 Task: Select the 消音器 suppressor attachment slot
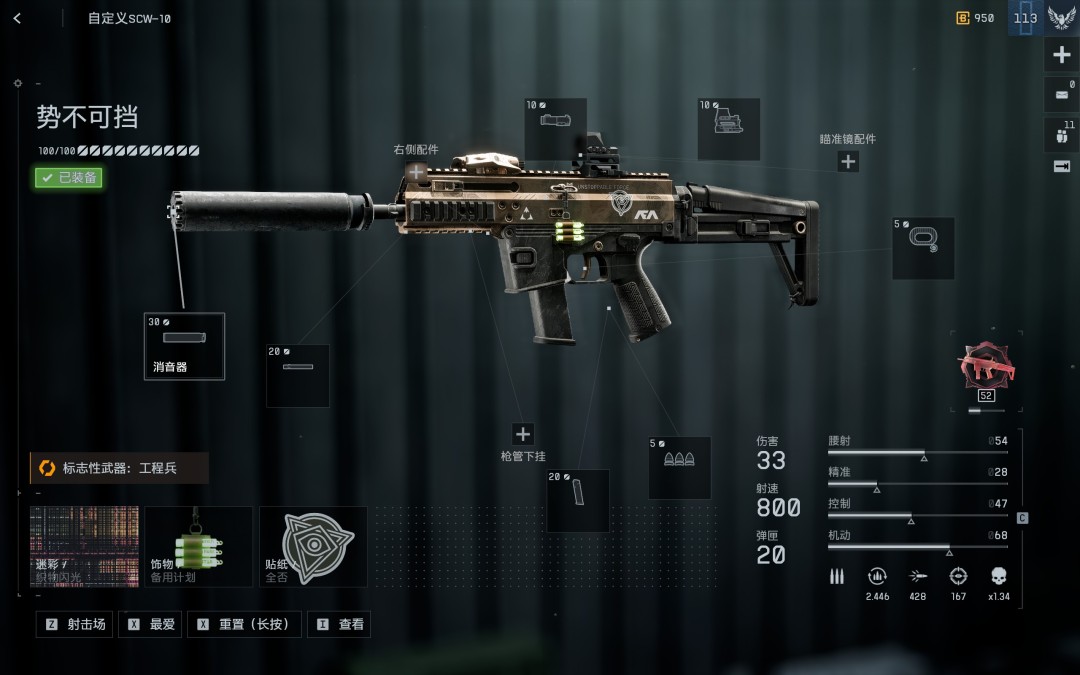click(x=184, y=346)
